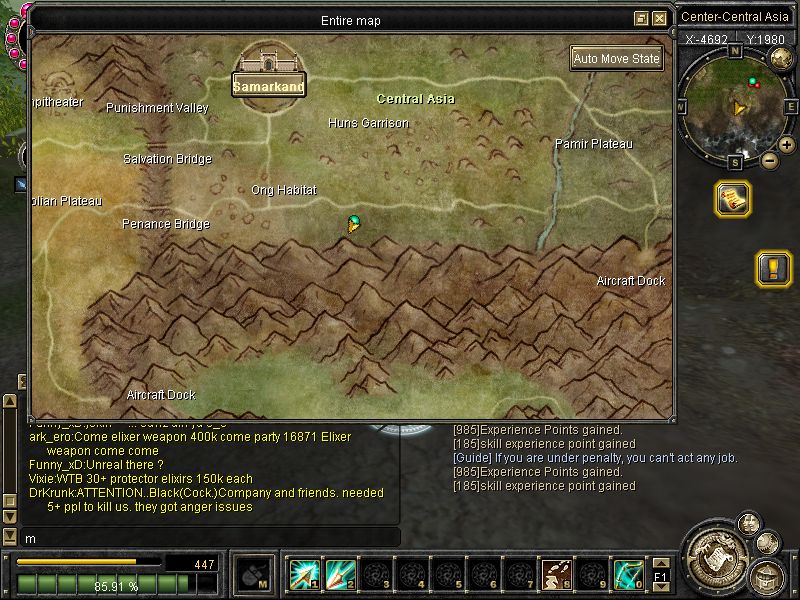Open the scroll quest notification icon
The width and height of the screenshot is (800, 600).
[x=733, y=198]
